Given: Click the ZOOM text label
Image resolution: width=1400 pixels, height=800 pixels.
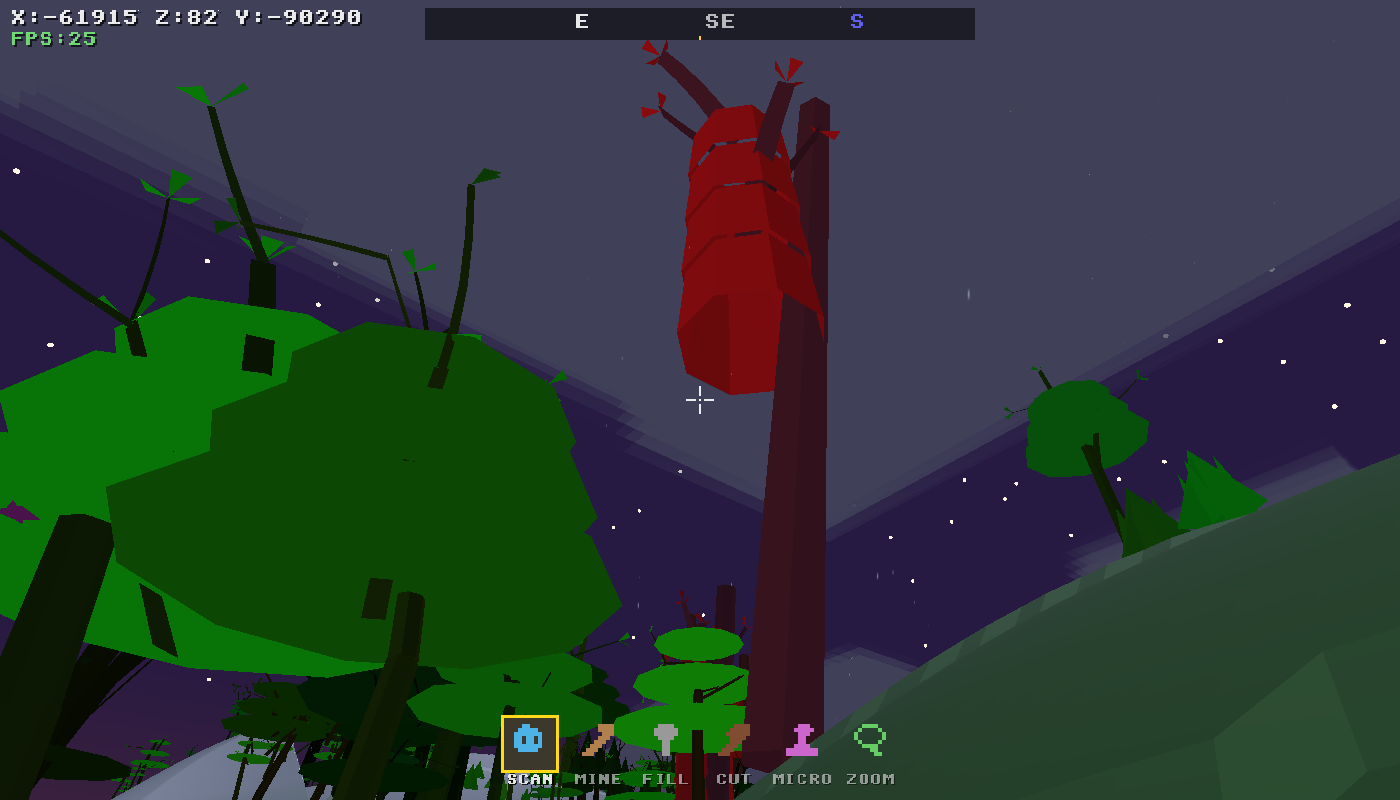Looking at the screenshot, I should [868, 778].
